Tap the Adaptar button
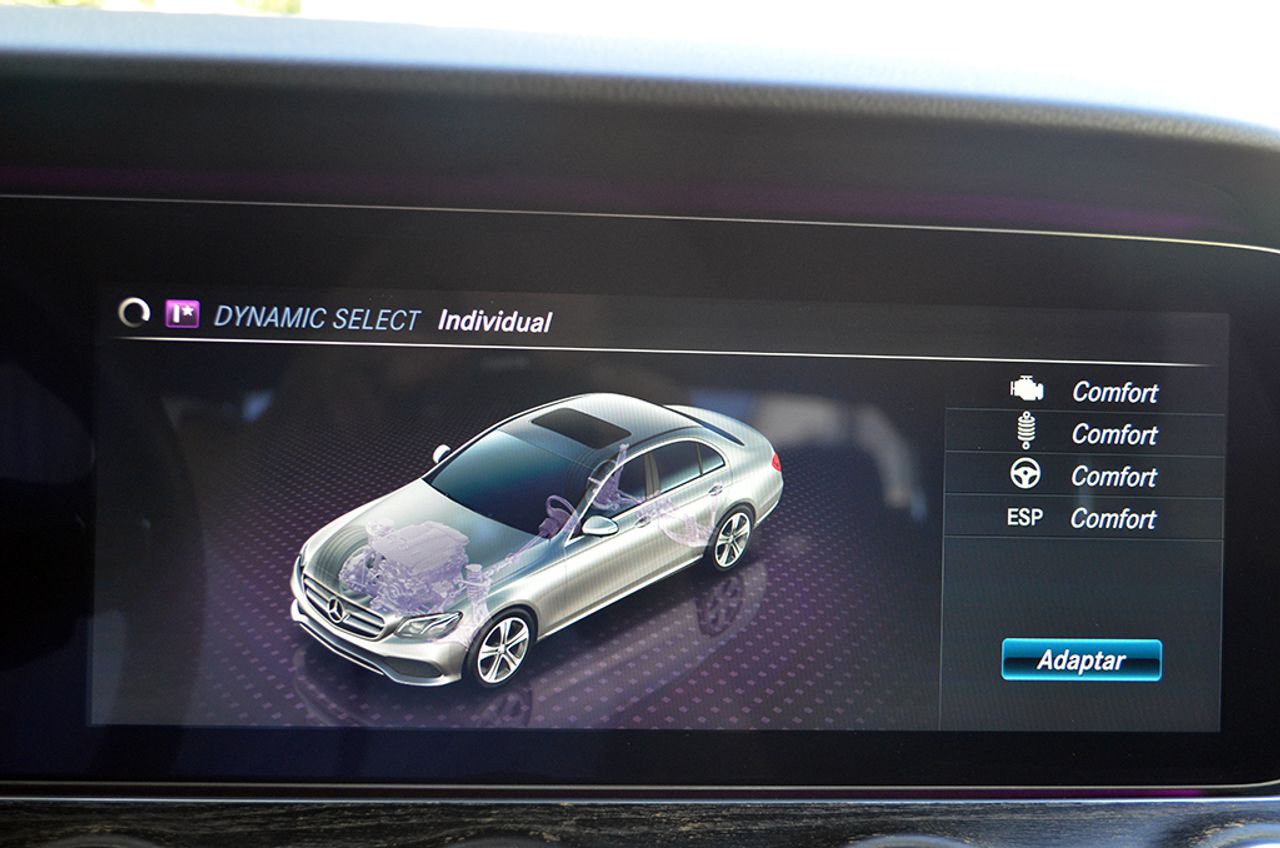Image resolution: width=1280 pixels, height=848 pixels. (1081, 660)
